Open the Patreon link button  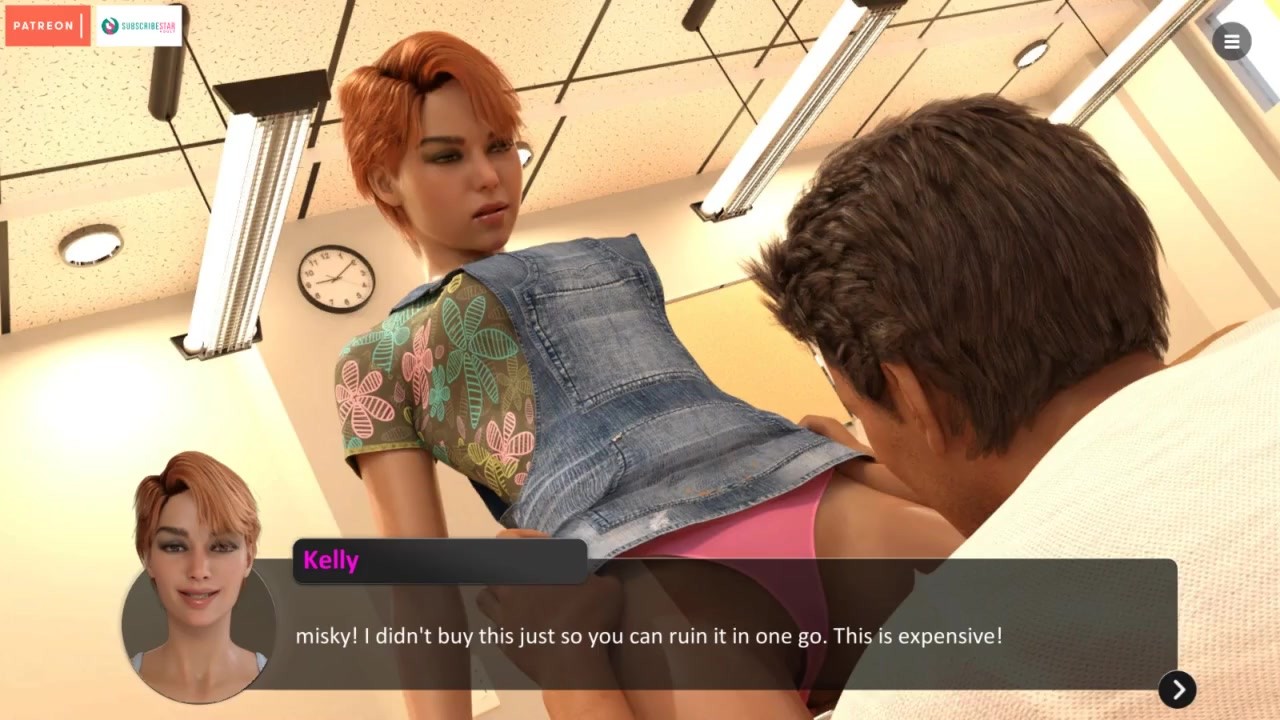click(47, 25)
